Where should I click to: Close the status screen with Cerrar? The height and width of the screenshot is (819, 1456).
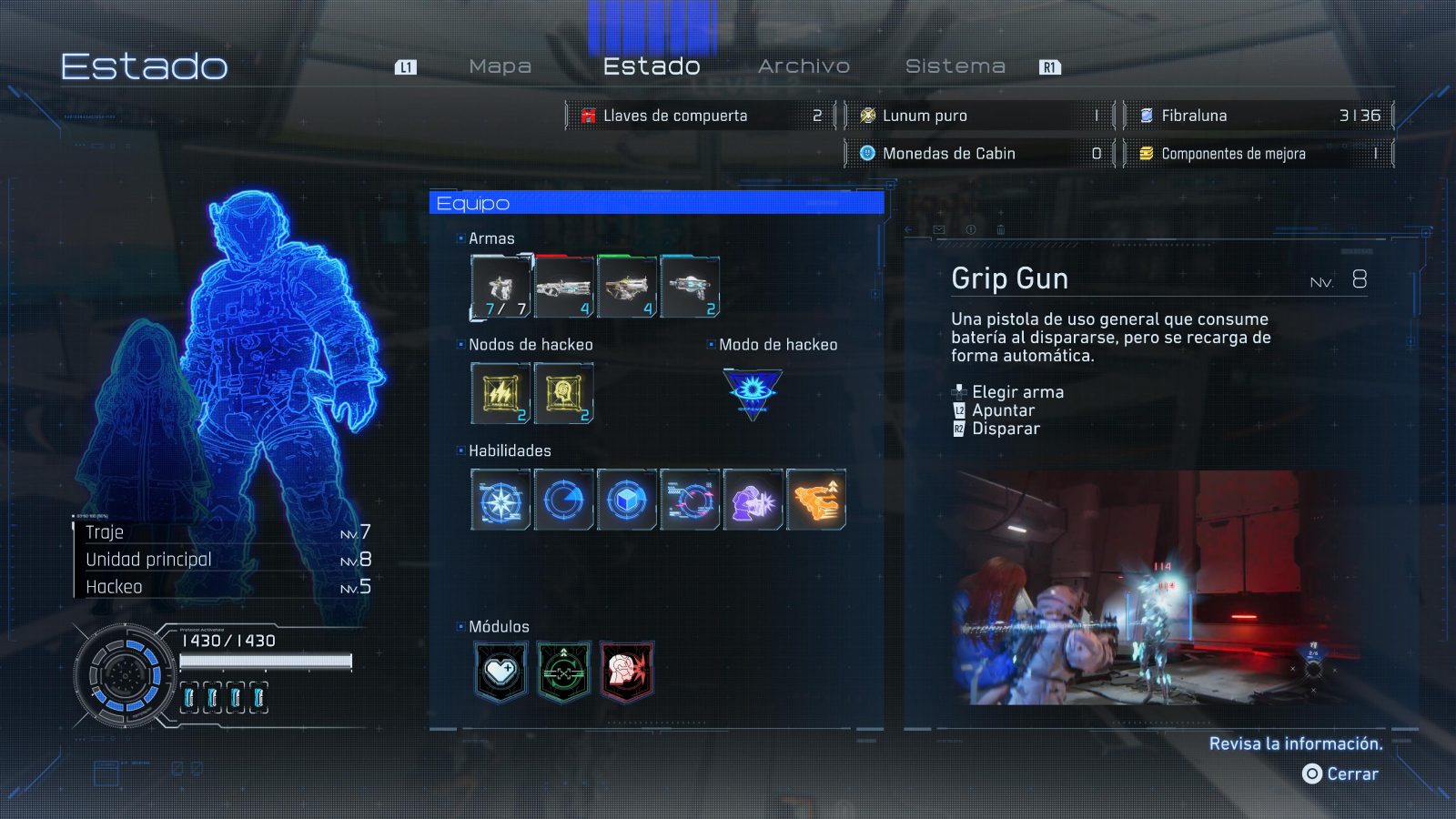coord(1341,773)
